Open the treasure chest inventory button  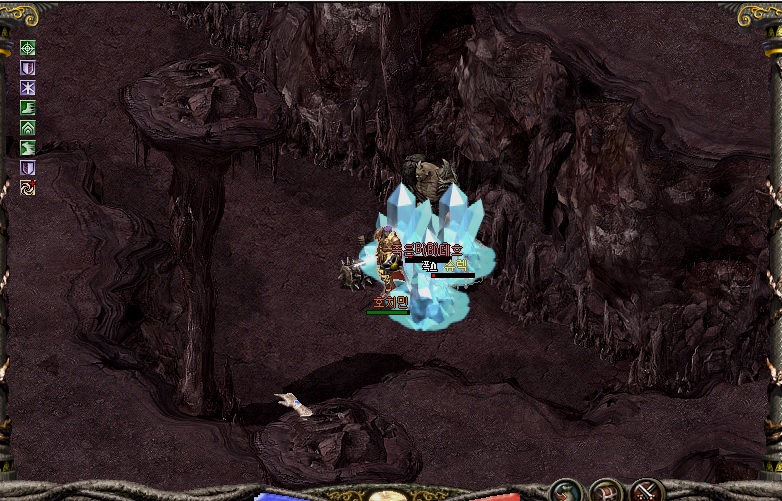[x=606, y=491]
